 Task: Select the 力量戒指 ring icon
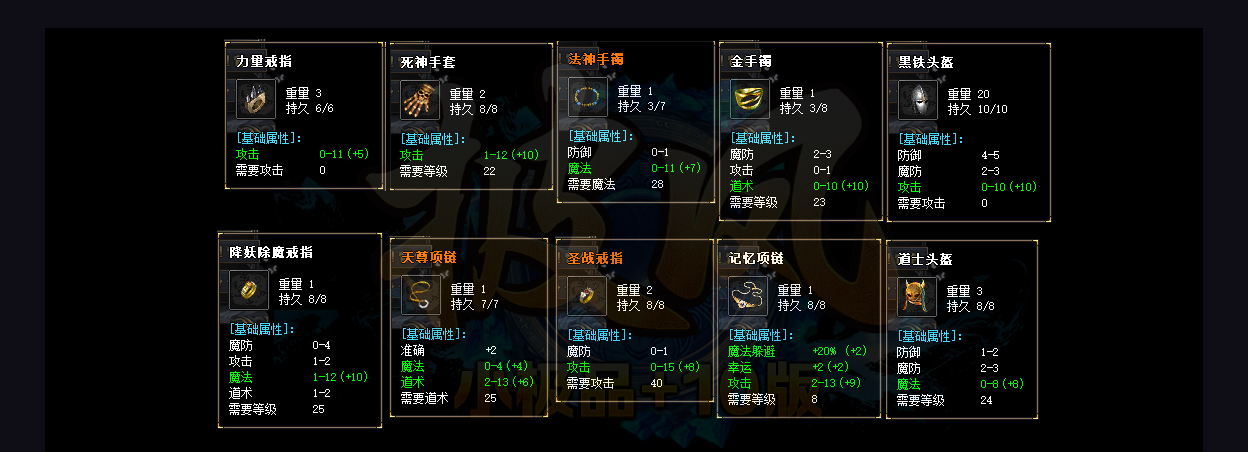[256, 99]
